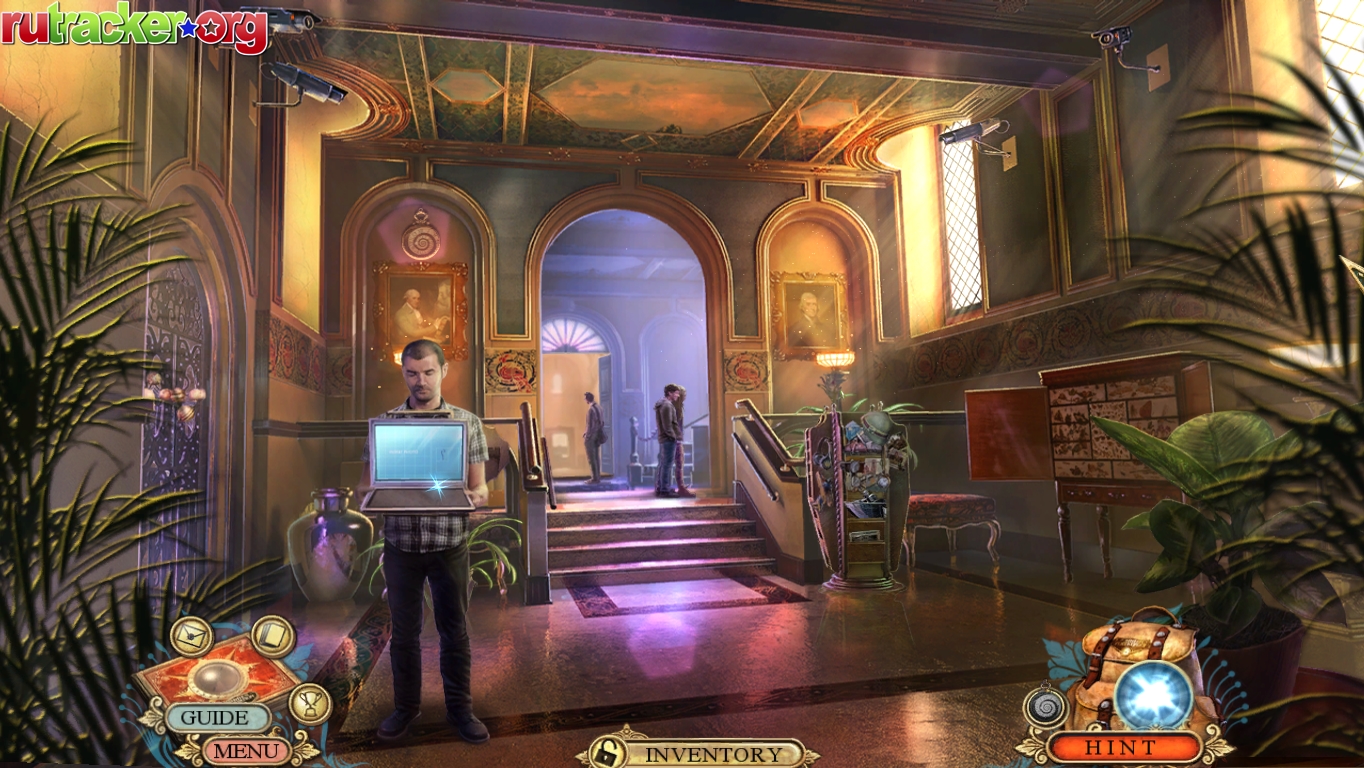Use the spiral pocket watch amulet

click(x=1046, y=708)
